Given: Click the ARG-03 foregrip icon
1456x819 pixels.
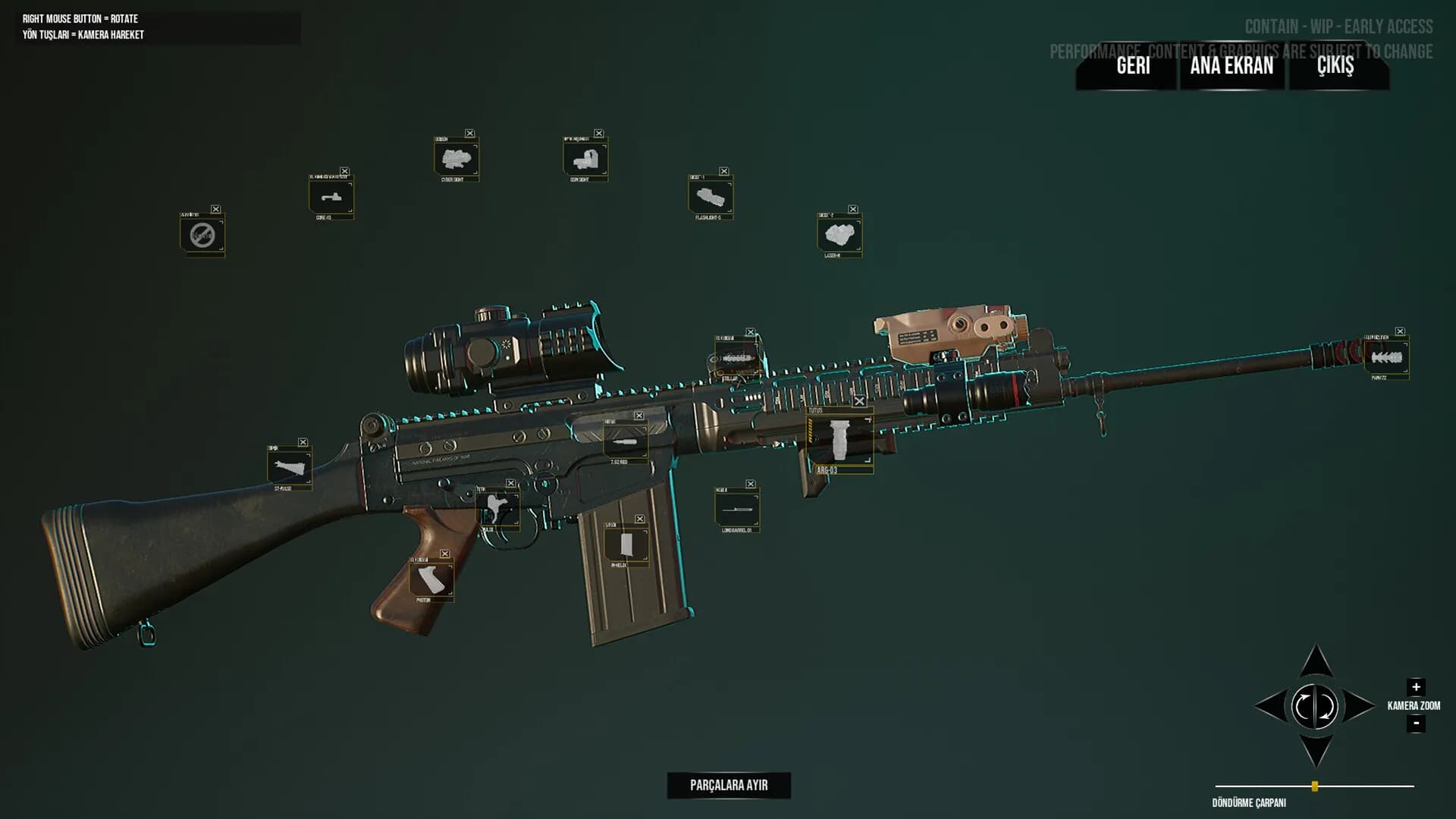Looking at the screenshot, I should click(x=840, y=438).
